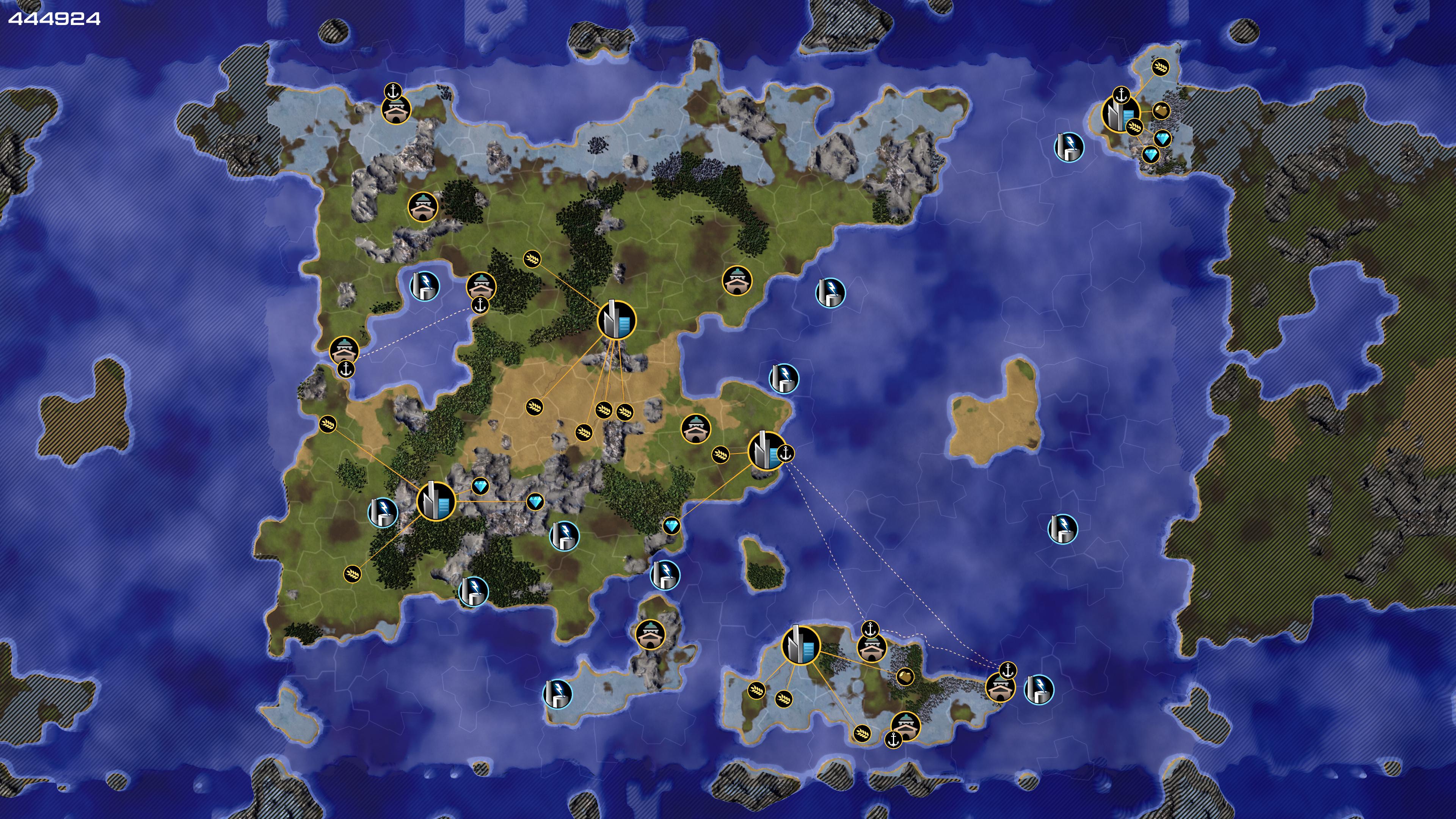Choose the outpost on the small island south of the mainland
1456x819 pixels.
coord(650,635)
